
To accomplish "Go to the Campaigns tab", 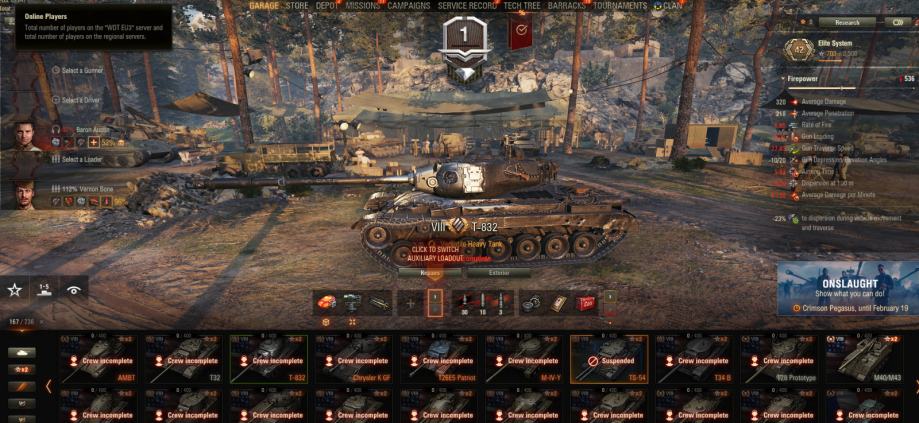I will pos(408,6).
